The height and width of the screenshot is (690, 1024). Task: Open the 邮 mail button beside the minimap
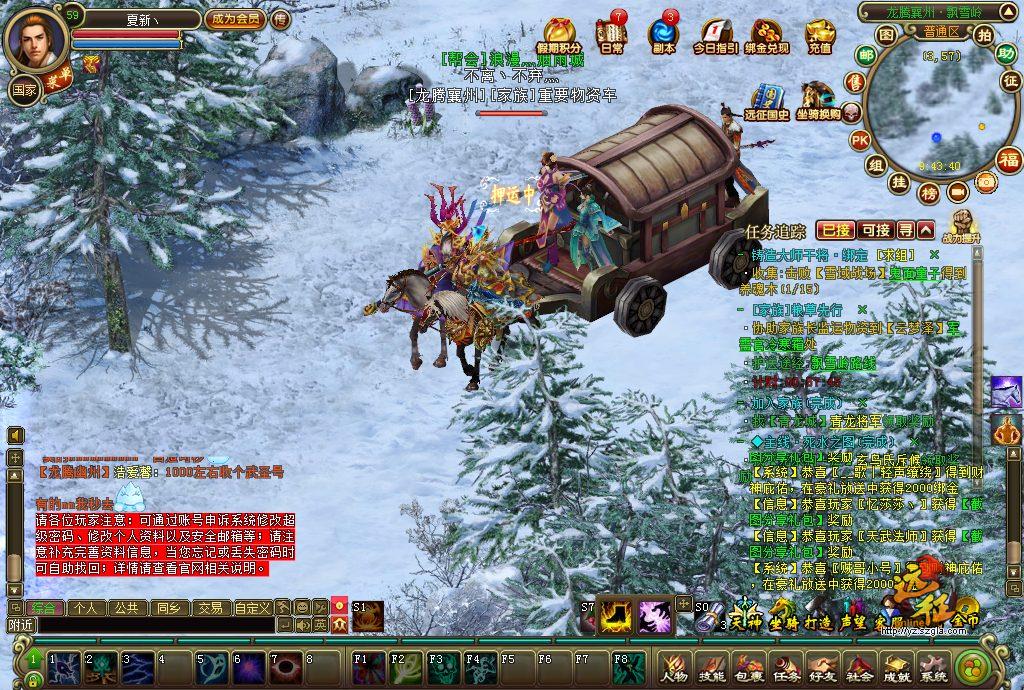click(x=866, y=55)
